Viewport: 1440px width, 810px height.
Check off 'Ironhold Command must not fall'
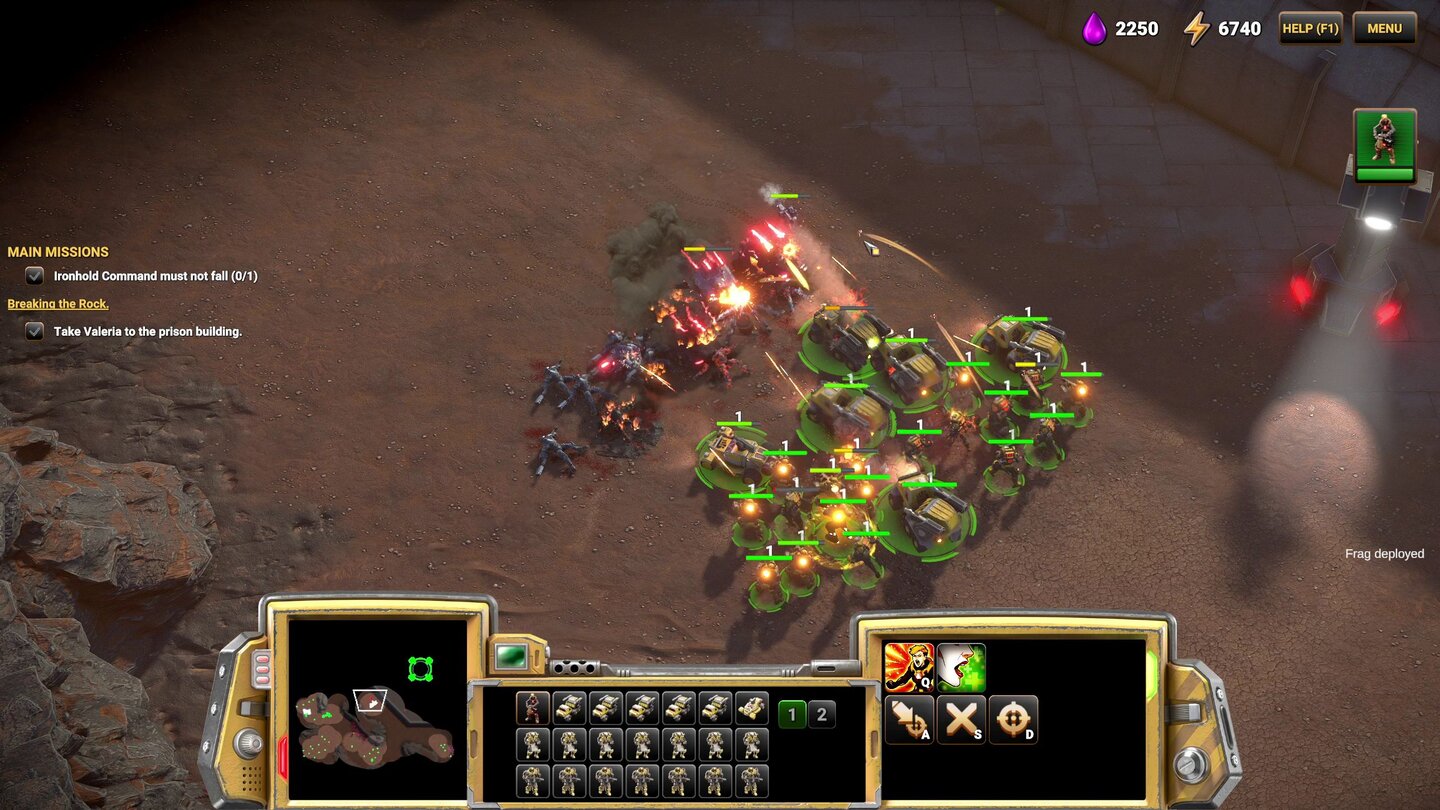click(33, 276)
